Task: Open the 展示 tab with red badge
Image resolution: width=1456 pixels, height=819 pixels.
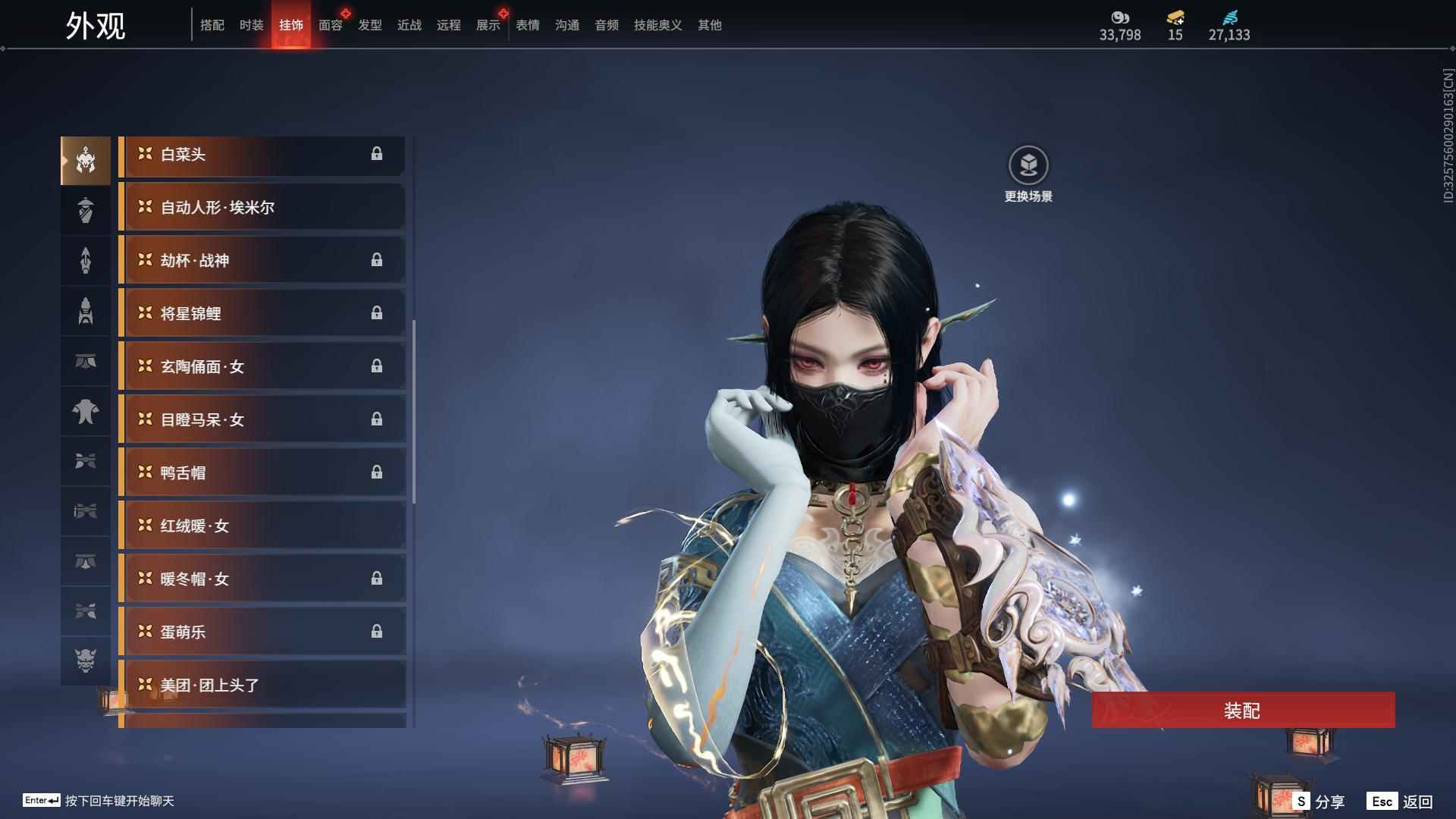Action: pyautogui.click(x=487, y=25)
